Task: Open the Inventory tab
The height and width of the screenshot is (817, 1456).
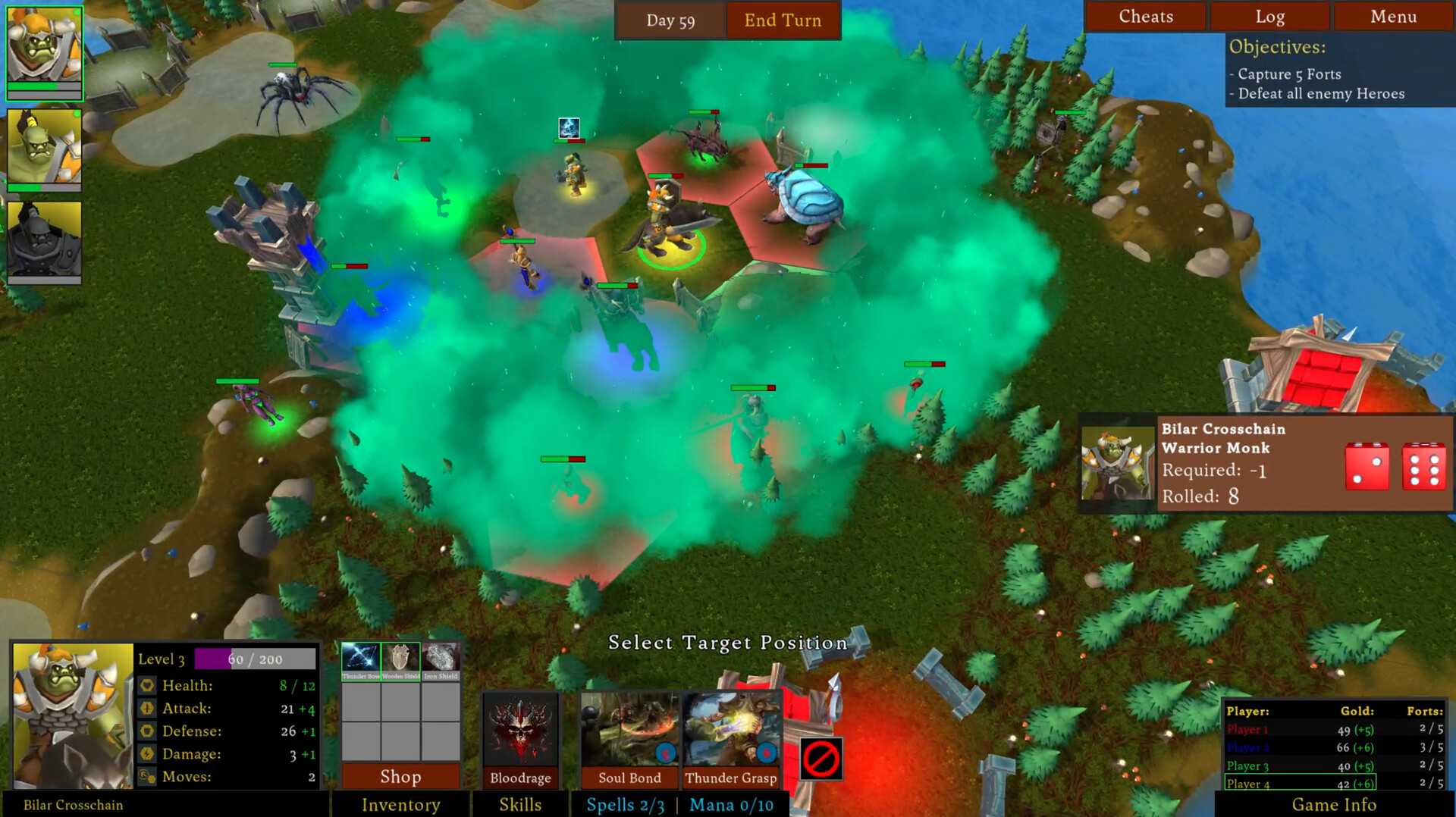Action: [x=400, y=805]
